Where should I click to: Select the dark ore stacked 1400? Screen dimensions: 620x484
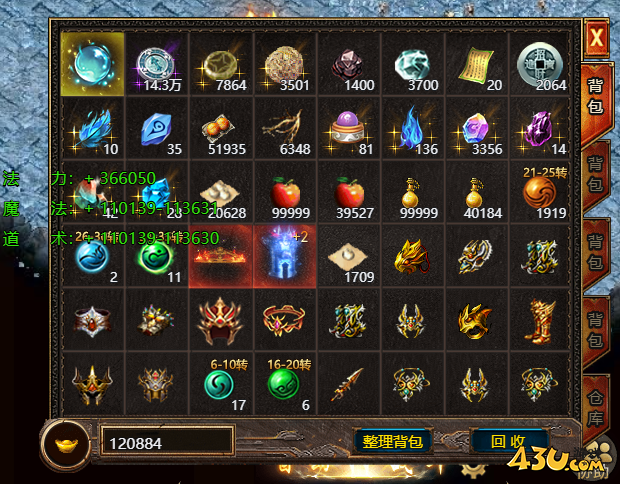[349, 64]
